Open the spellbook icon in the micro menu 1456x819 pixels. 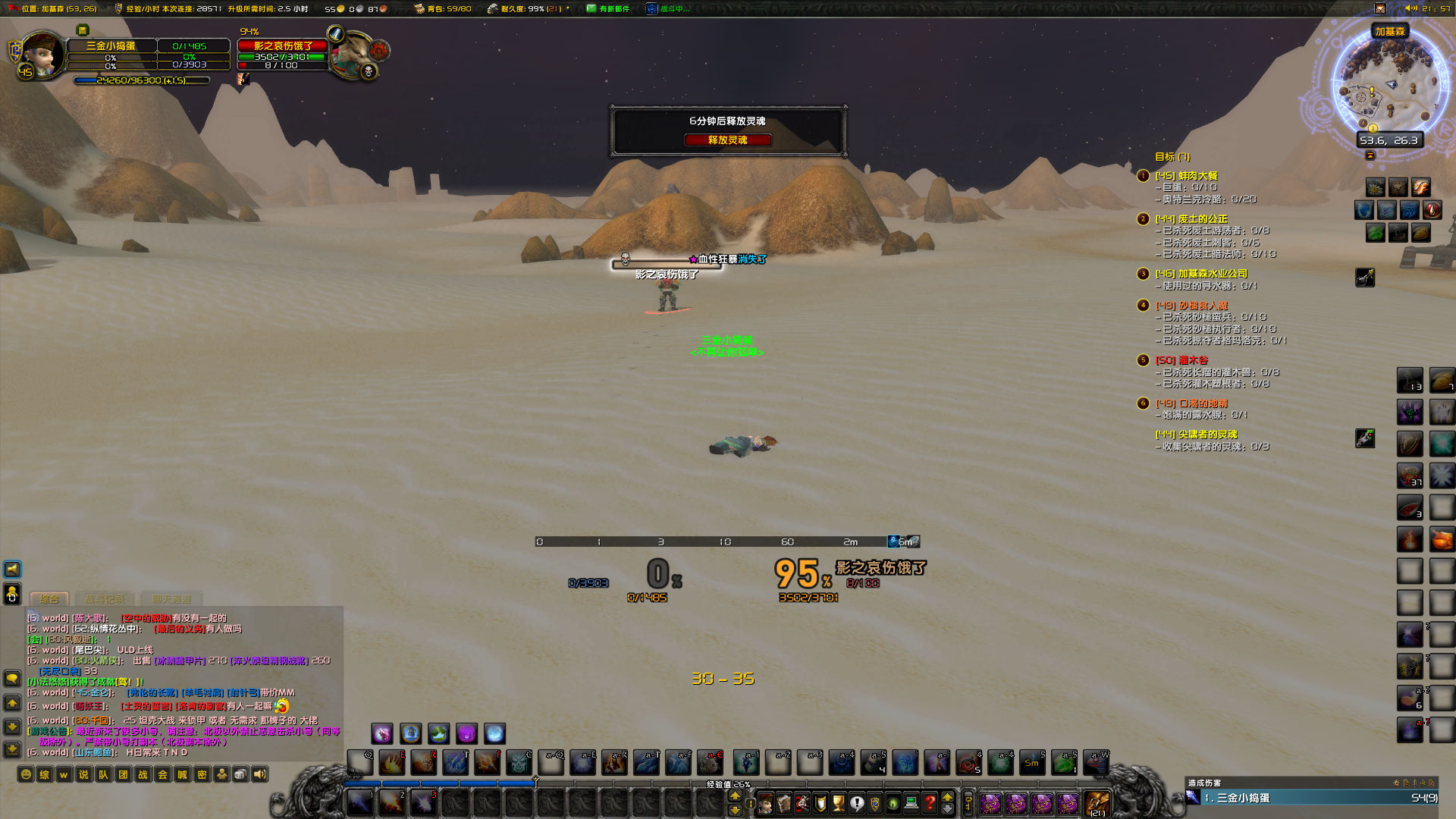pyautogui.click(x=784, y=804)
